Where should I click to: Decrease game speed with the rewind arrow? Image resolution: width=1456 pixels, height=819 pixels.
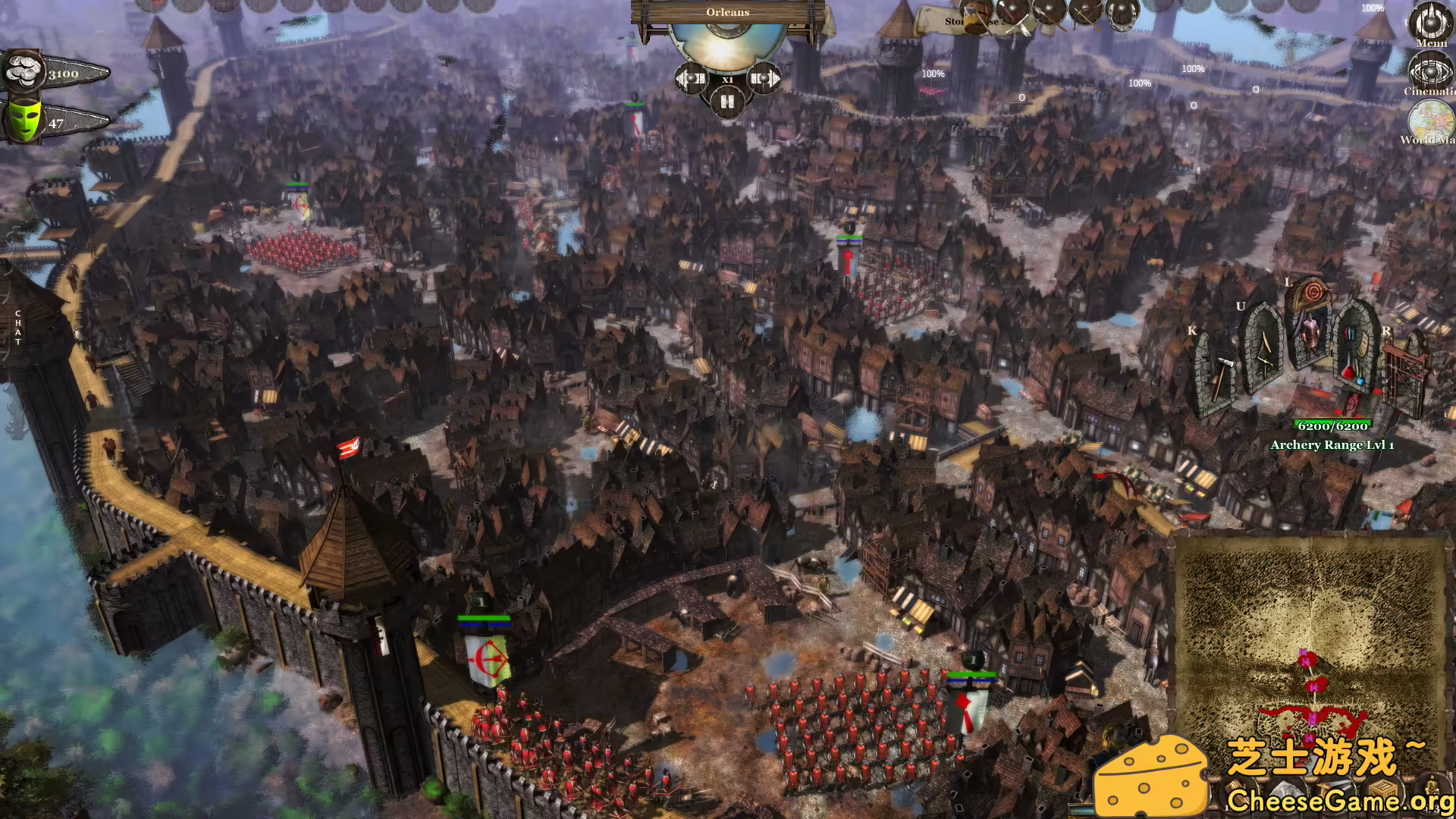[691, 78]
